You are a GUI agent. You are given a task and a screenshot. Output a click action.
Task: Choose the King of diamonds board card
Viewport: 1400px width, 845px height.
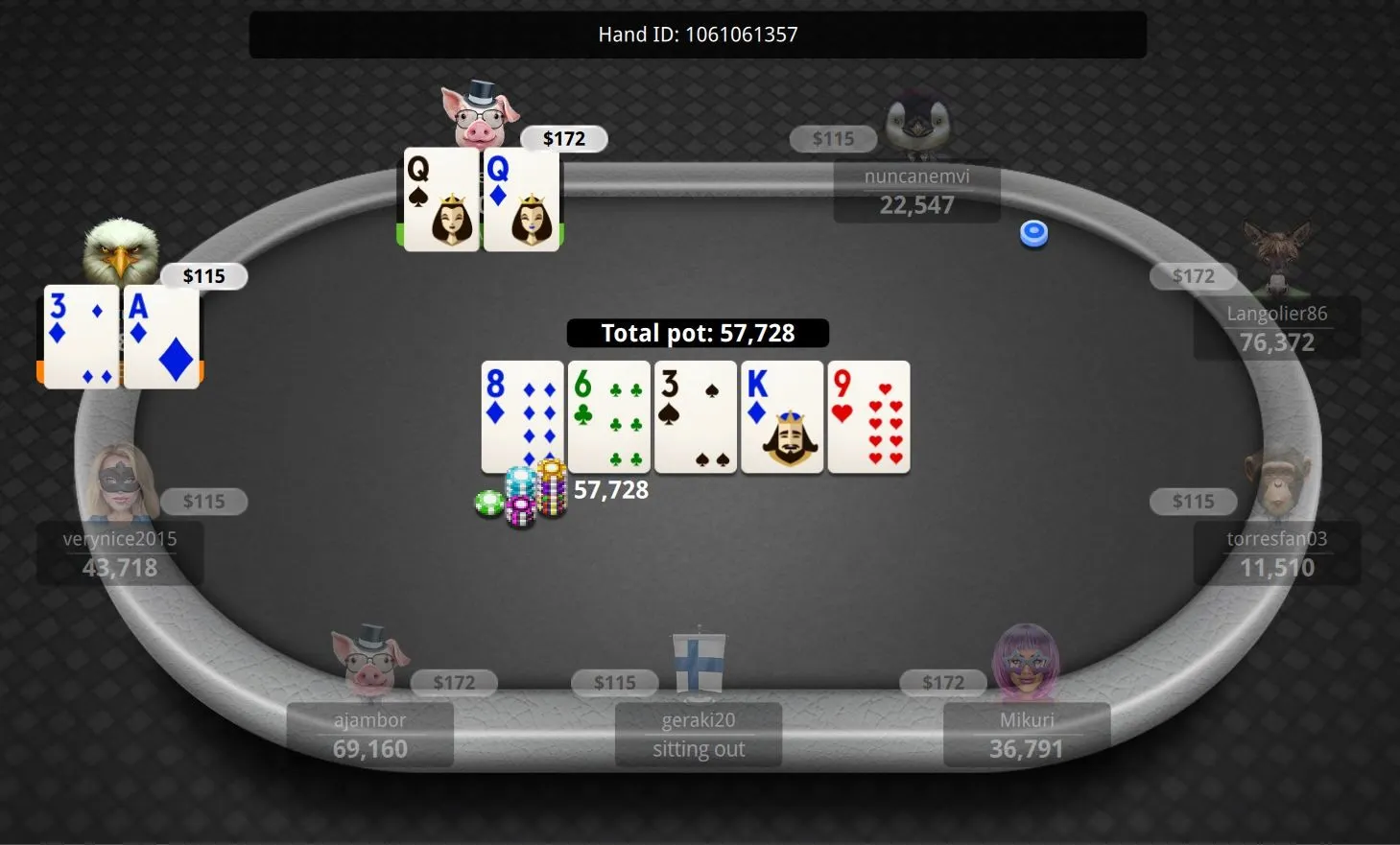[x=782, y=417]
